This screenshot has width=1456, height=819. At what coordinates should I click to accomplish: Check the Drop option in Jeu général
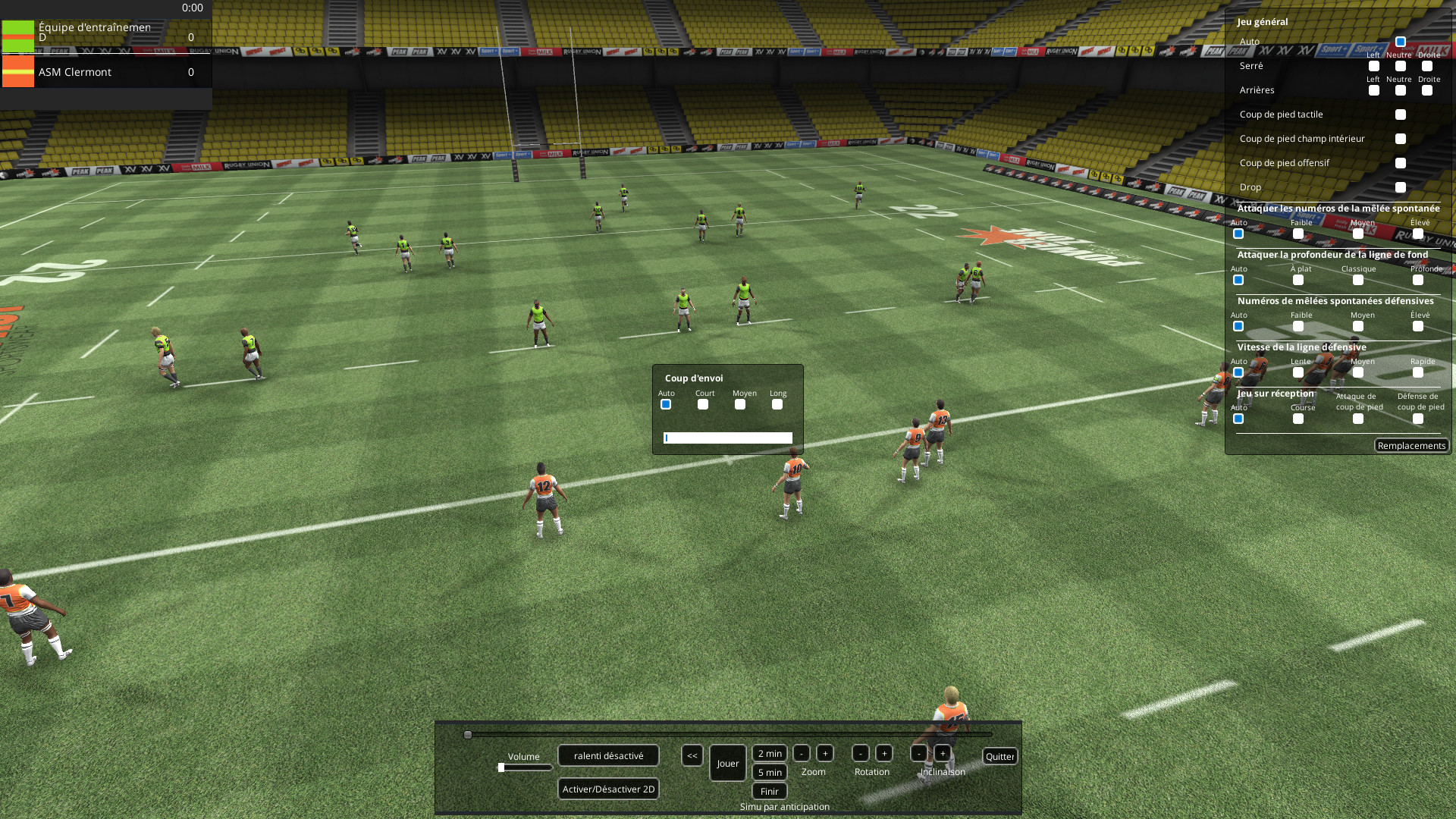1401,187
